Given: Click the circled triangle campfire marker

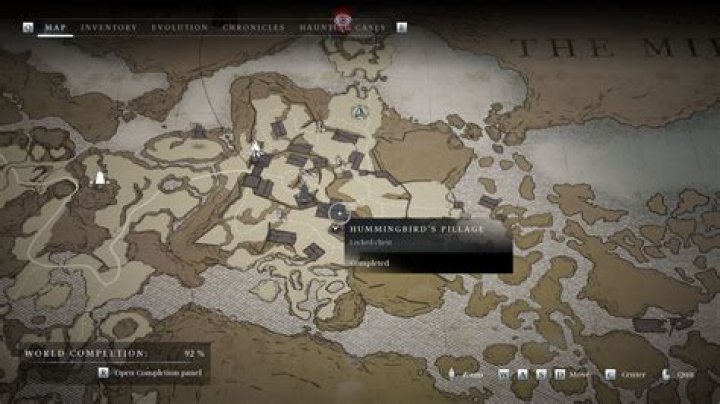Looking at the screenshot, I should pos(360,111).
